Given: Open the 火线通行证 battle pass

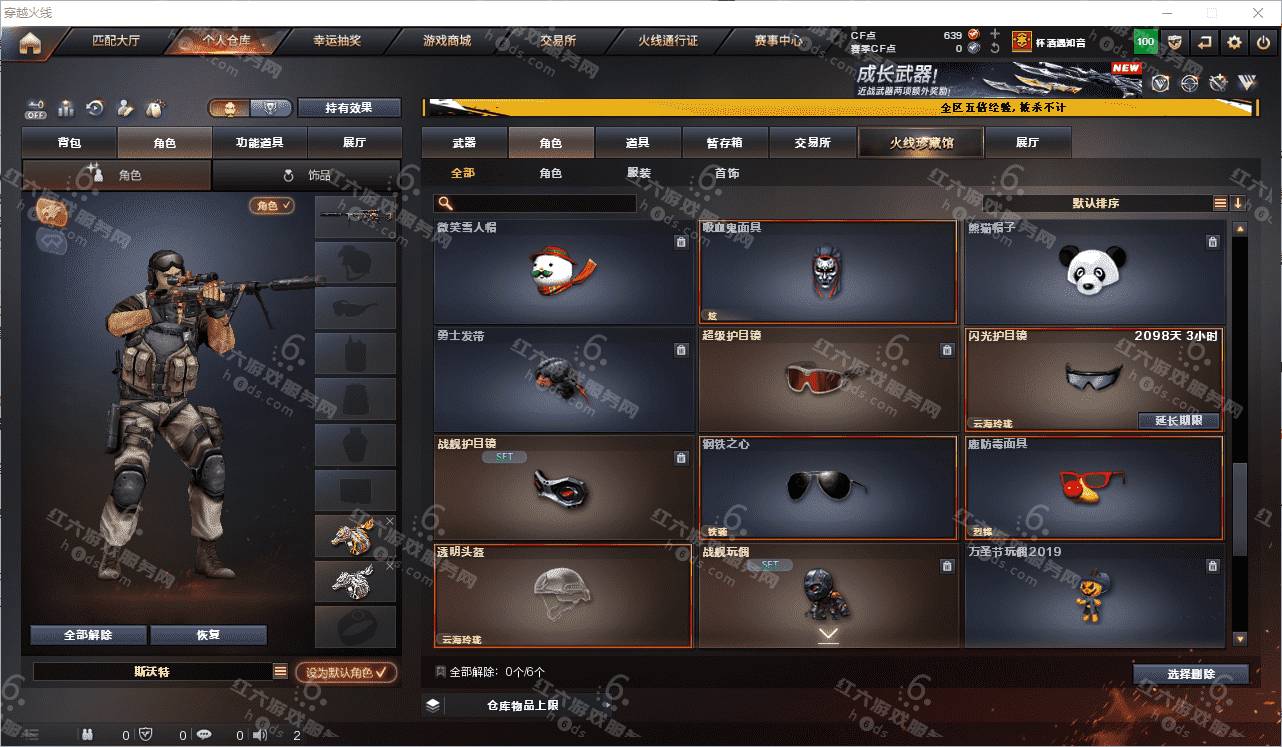Looking at the screenshot, I should (x=667, y=42).
